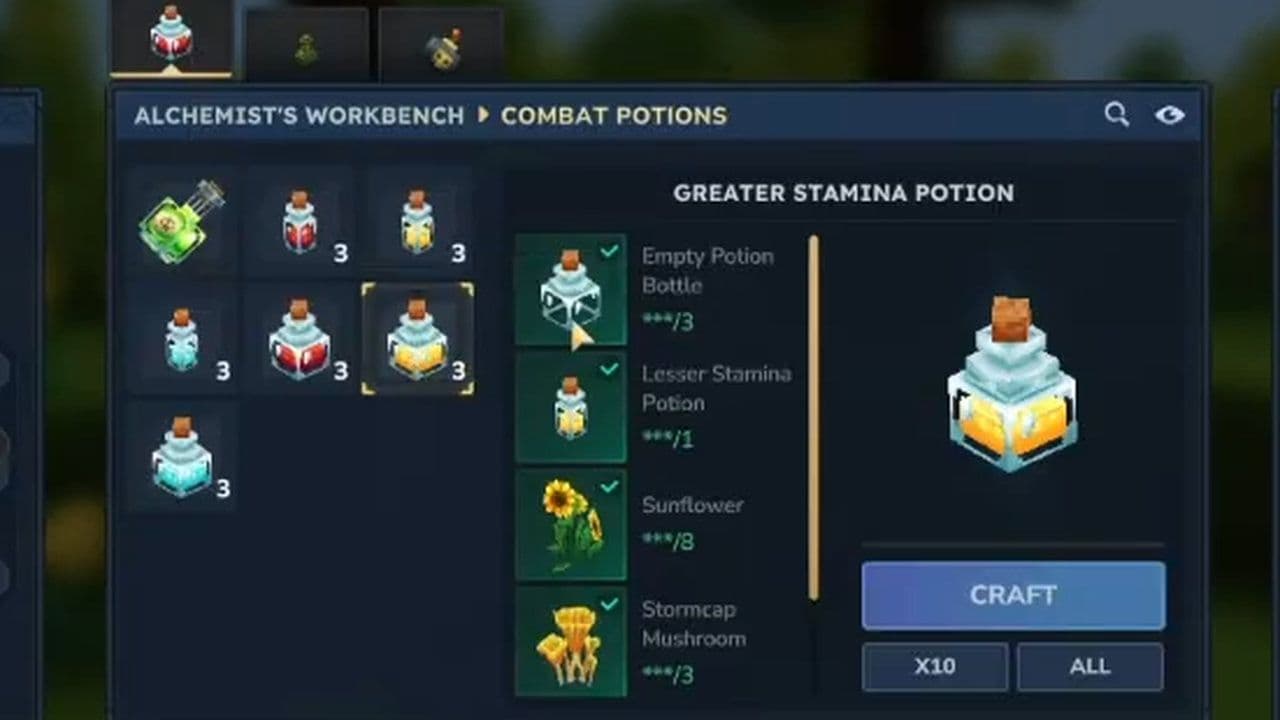1280x720 pixels.
Task: Select the small teal potion recipe
Action: point(183,337)
